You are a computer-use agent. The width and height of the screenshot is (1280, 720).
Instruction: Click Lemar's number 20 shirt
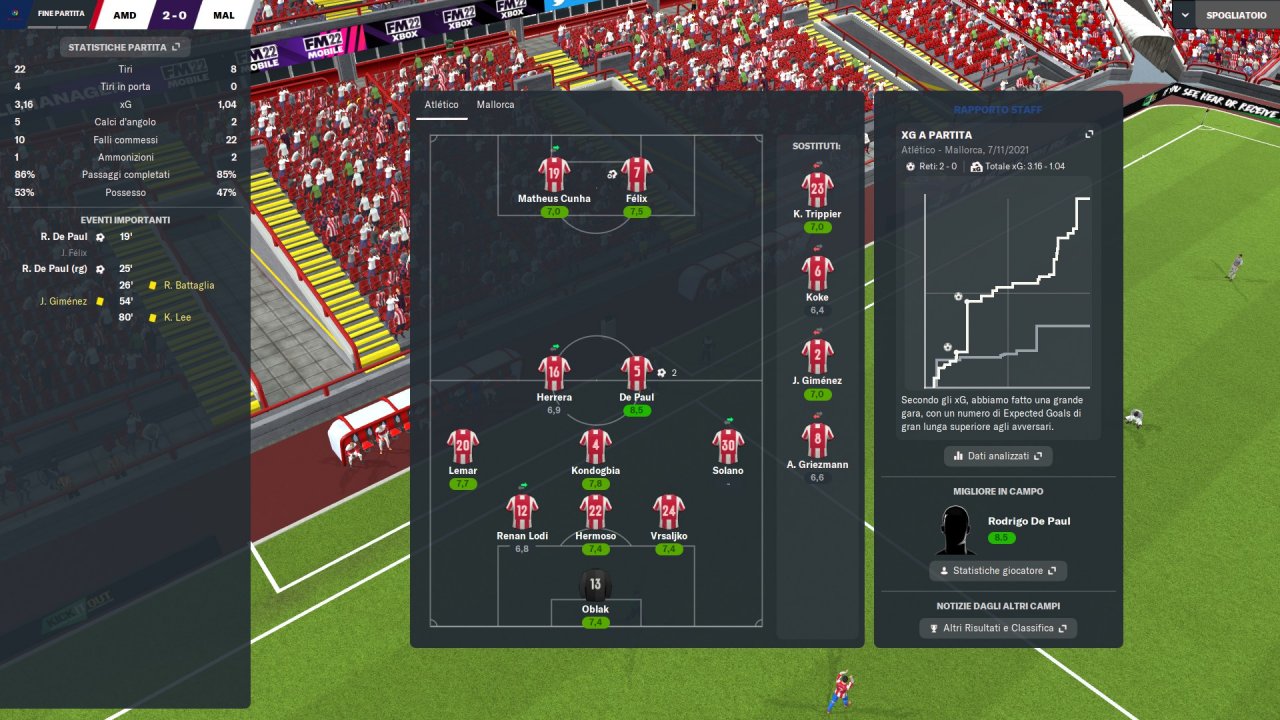click(463, 446)
